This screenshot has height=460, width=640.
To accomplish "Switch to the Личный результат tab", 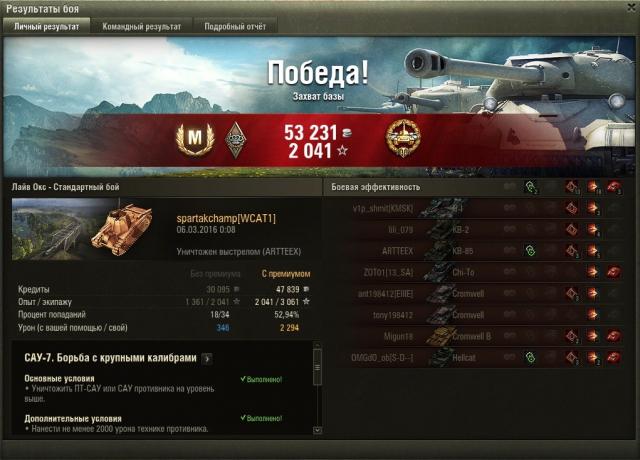I will pyautogui.click(x=46, y=26).
